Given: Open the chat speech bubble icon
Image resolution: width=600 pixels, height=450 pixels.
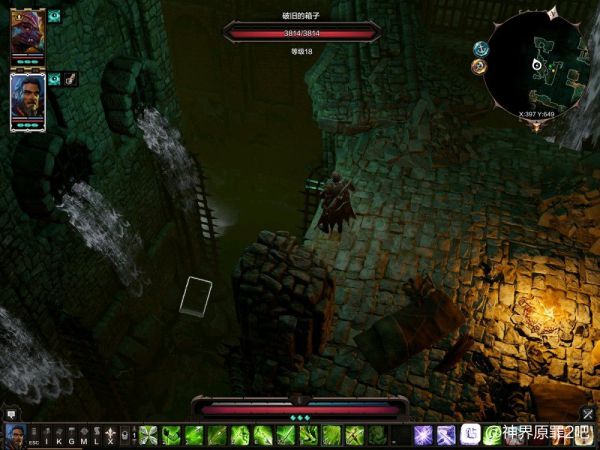Looking at the screenshot, I should pyautogui.click(x=11, y=413).
